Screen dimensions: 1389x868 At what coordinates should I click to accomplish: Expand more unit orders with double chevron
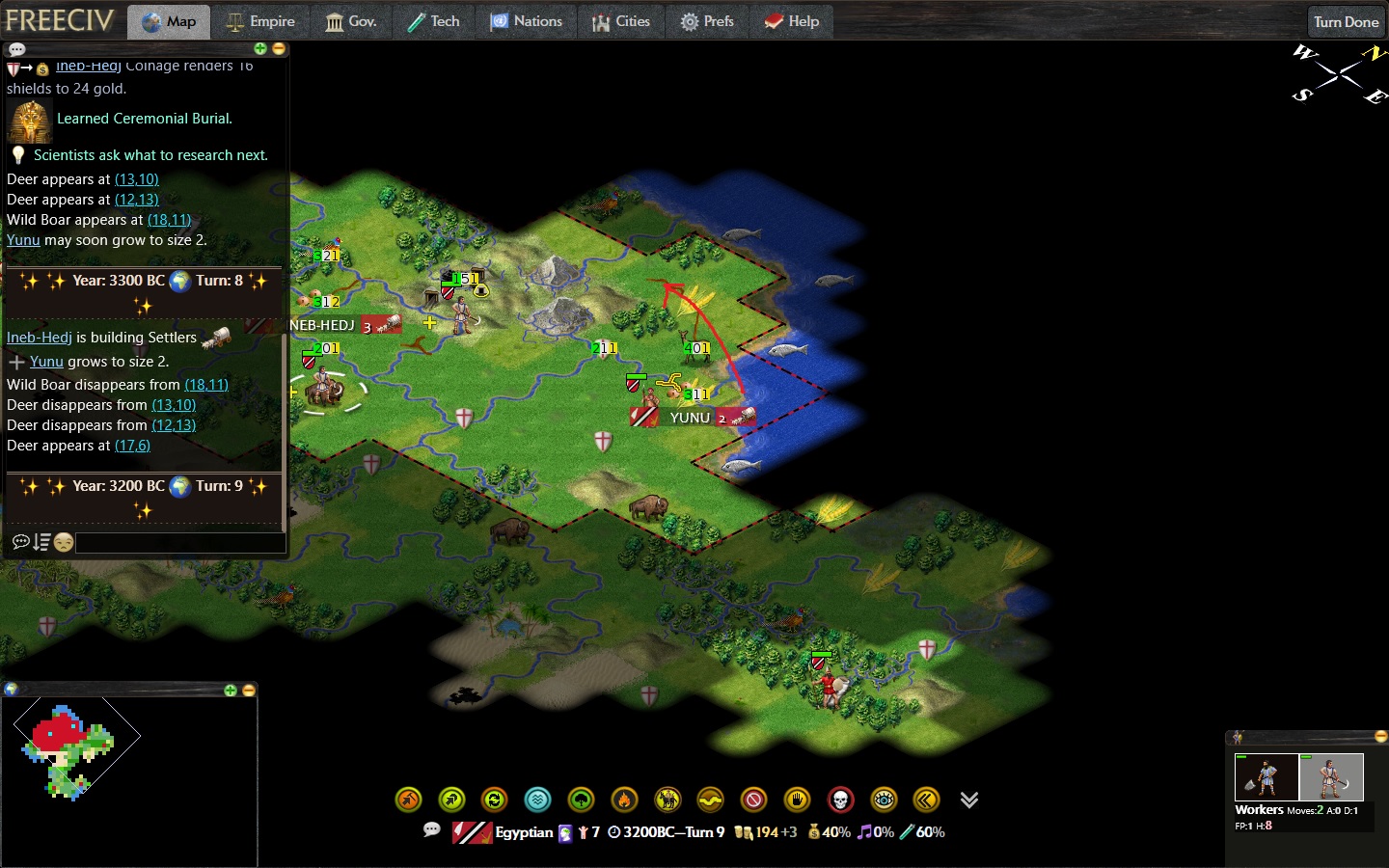969,800
